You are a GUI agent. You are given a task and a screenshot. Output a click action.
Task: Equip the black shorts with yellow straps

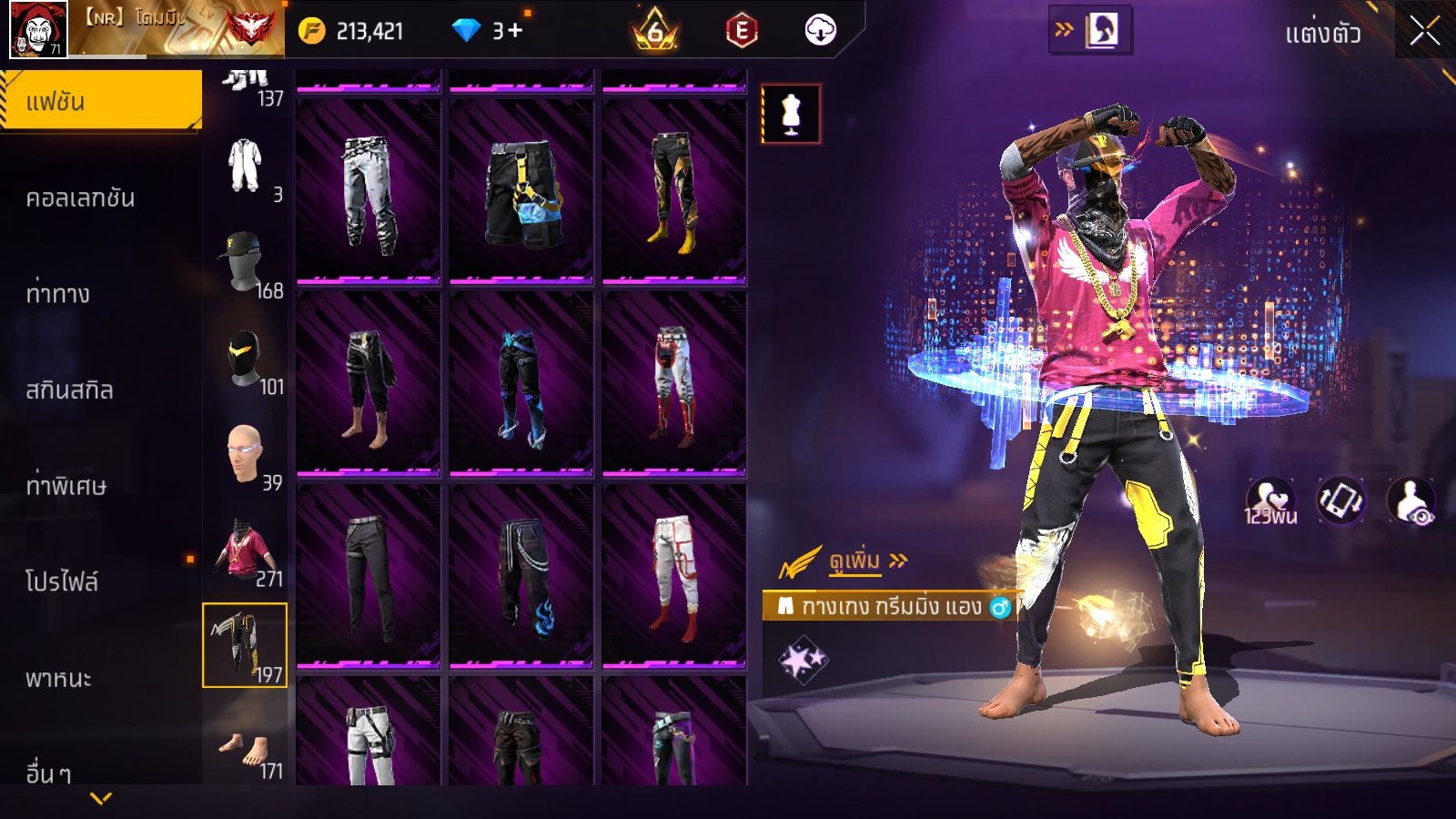coord(521,193)
